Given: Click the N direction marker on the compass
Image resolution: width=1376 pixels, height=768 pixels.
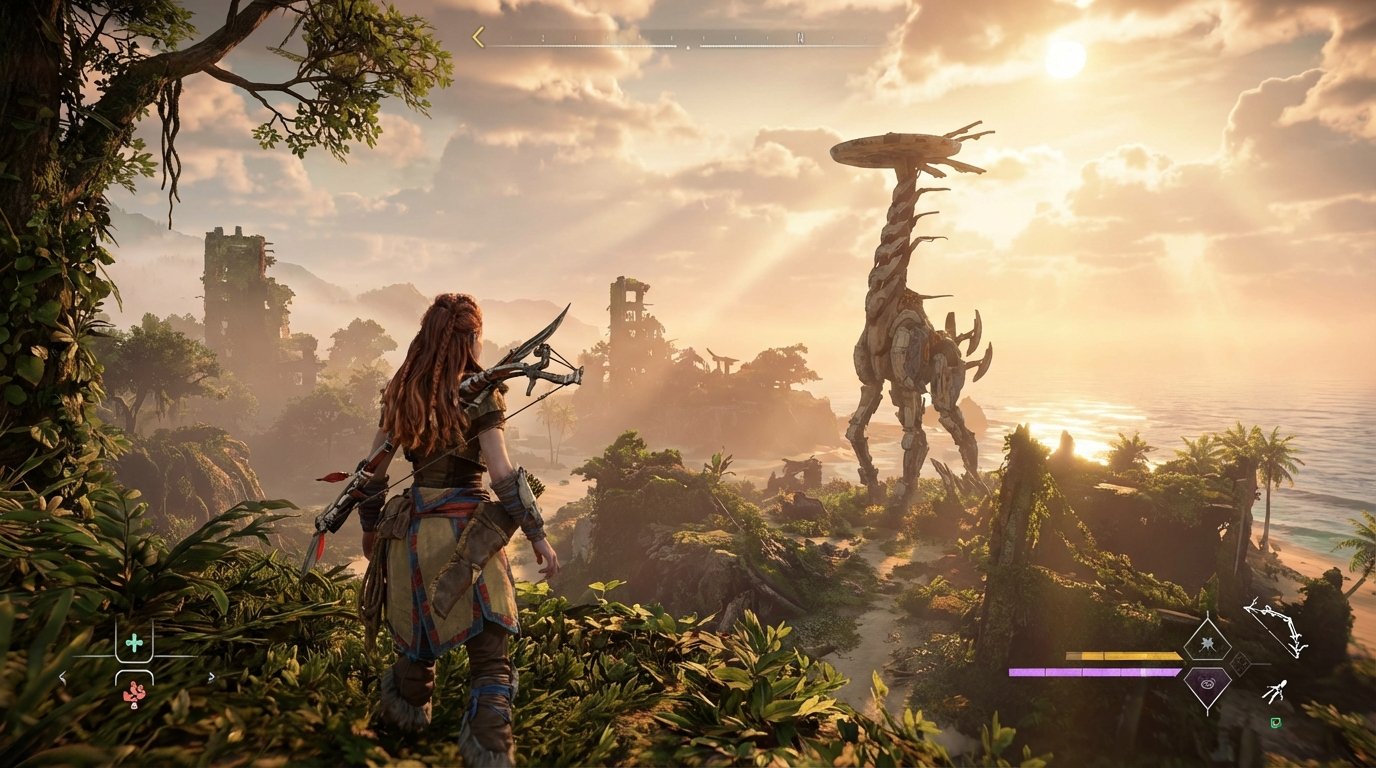Looking at the screenshot, I should pos(800,39).
